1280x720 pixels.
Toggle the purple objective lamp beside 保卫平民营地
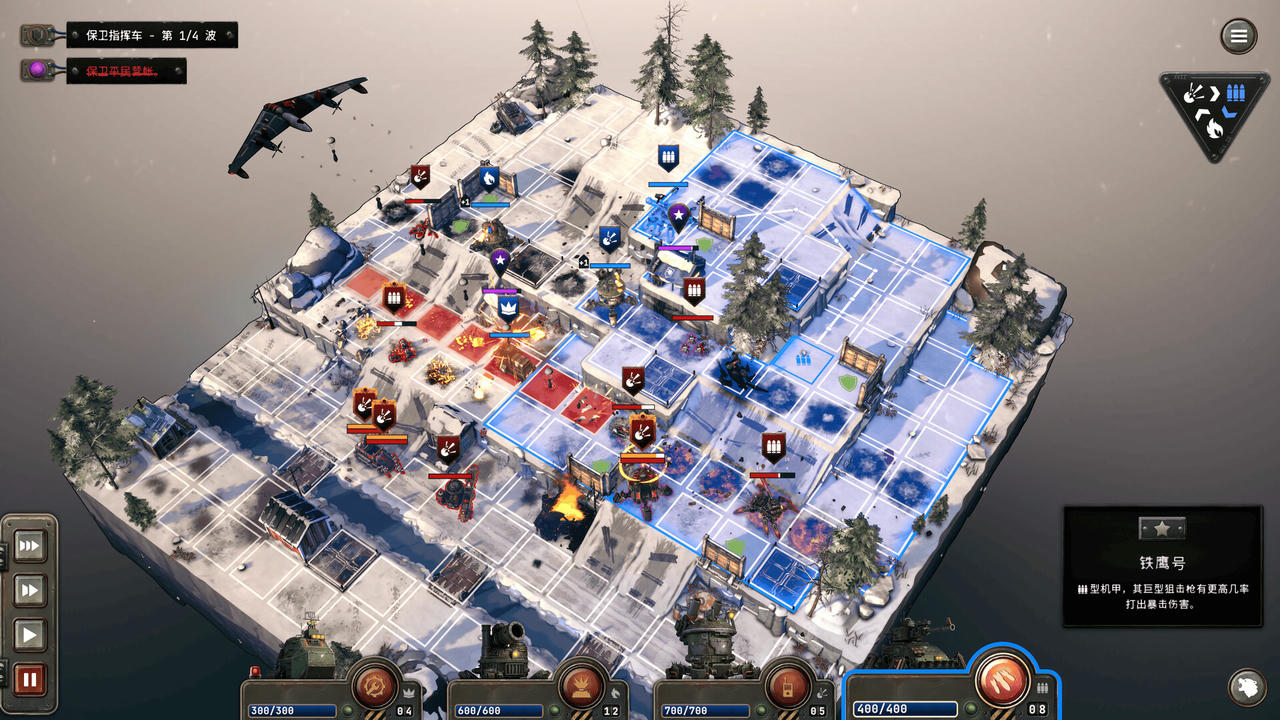tap(36, 69)
